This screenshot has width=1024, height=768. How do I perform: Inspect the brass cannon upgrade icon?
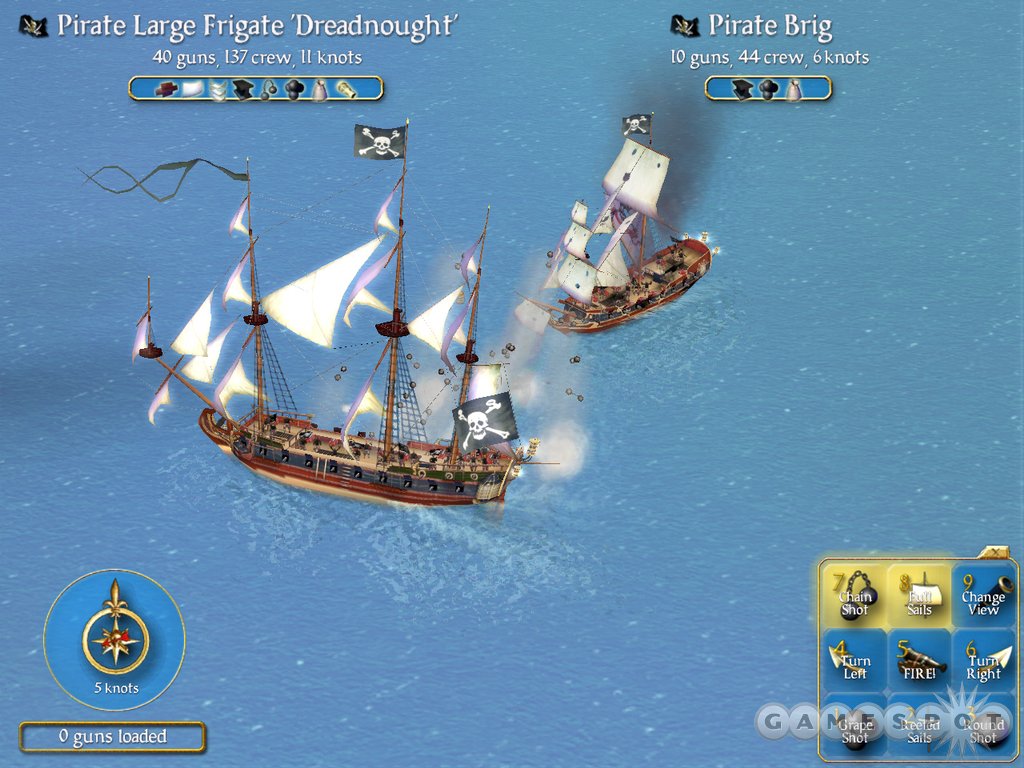tap(346, 89)
